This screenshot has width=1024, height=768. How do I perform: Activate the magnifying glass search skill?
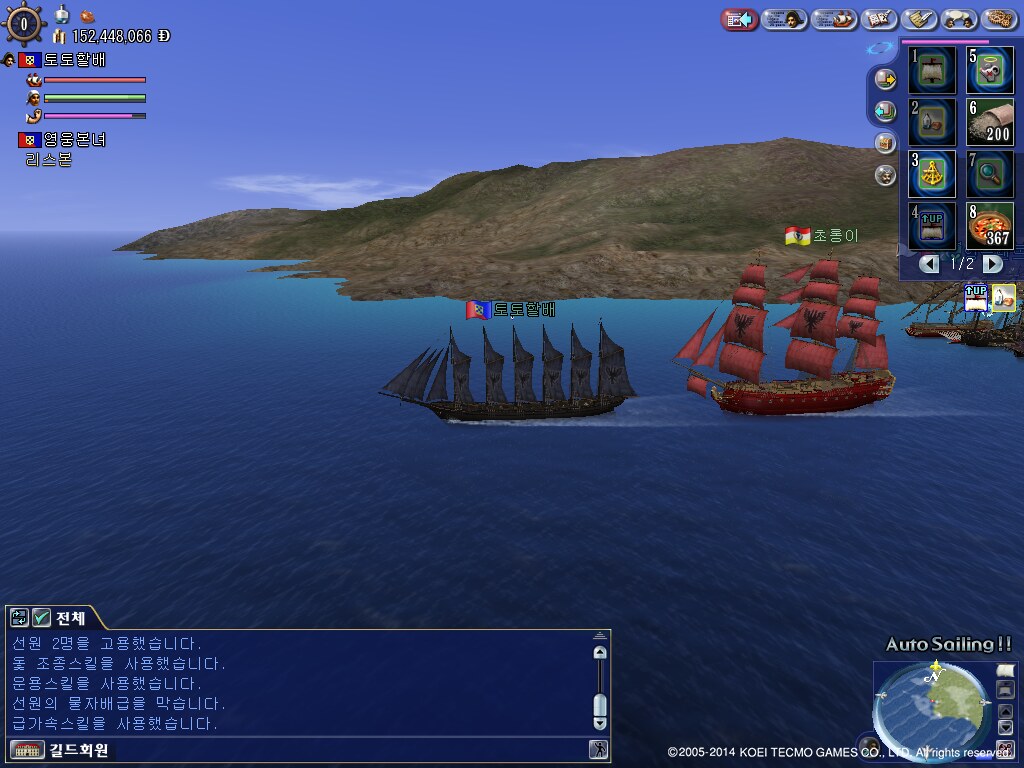(990, 174)
